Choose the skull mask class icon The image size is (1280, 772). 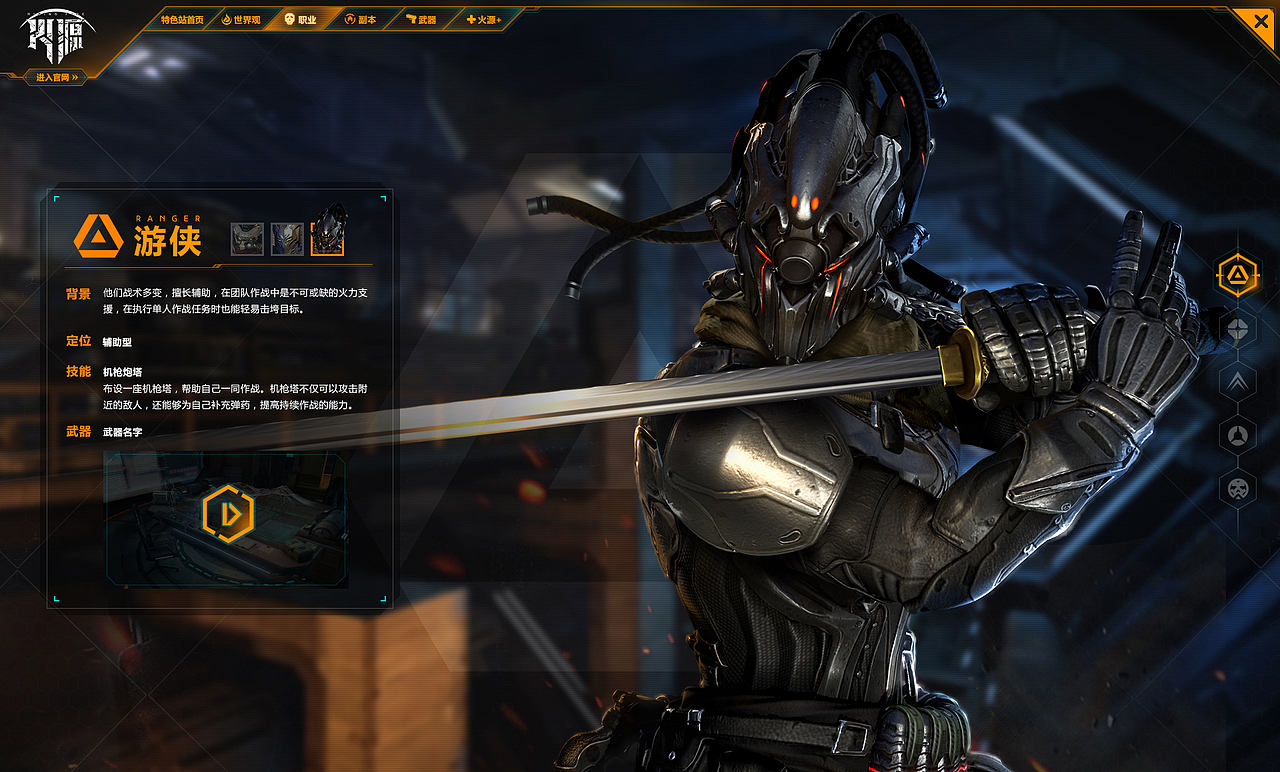click(1237, 488)
